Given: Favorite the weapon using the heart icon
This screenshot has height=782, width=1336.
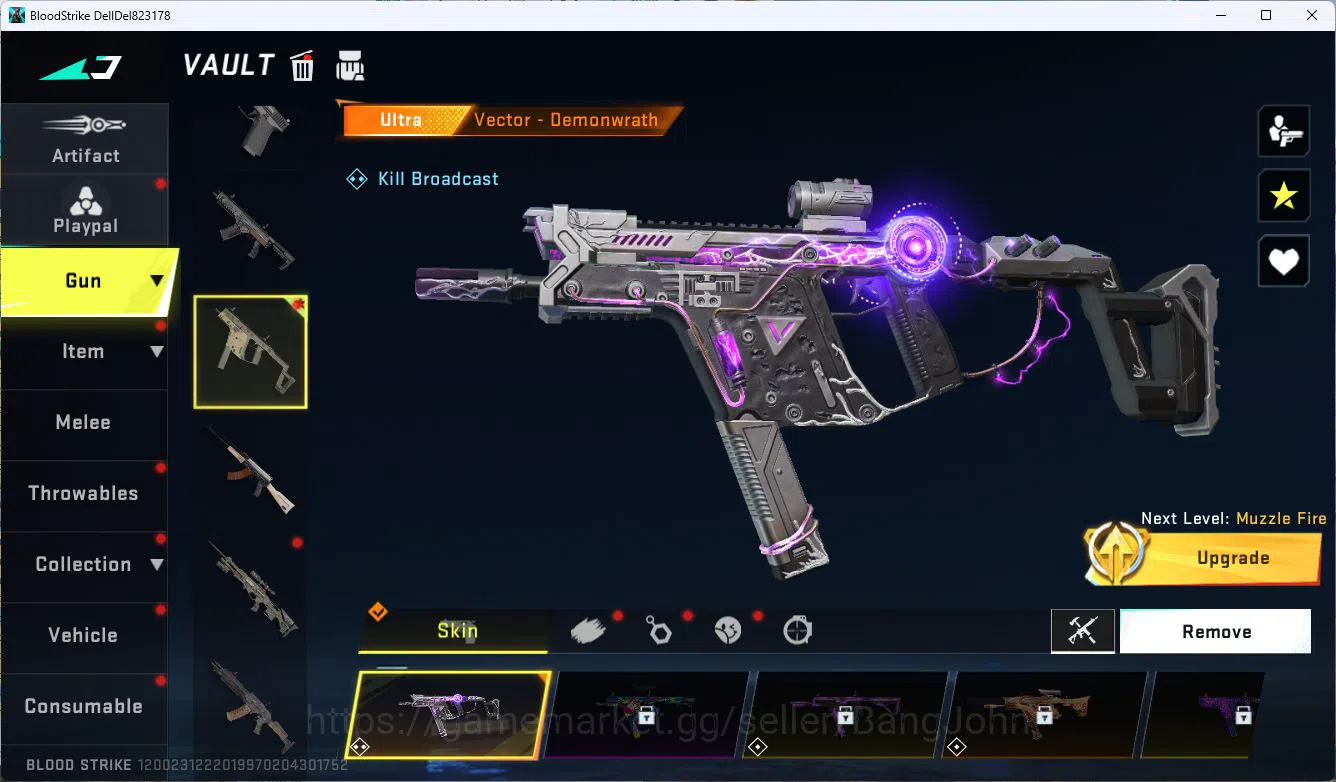Looking at the screenshot, I should point(1284,261).
